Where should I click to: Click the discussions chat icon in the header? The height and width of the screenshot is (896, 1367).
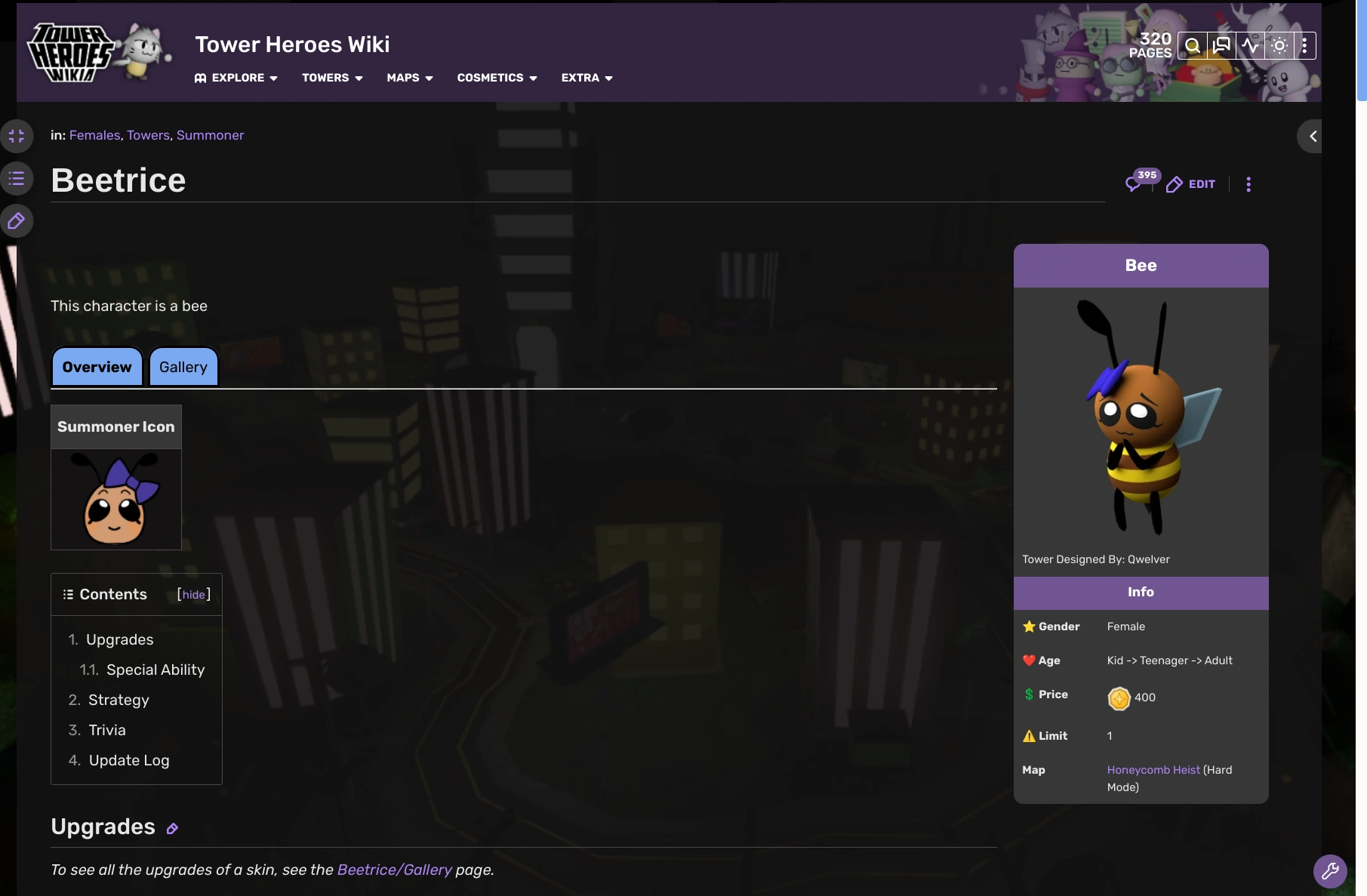coord(1221,45)
